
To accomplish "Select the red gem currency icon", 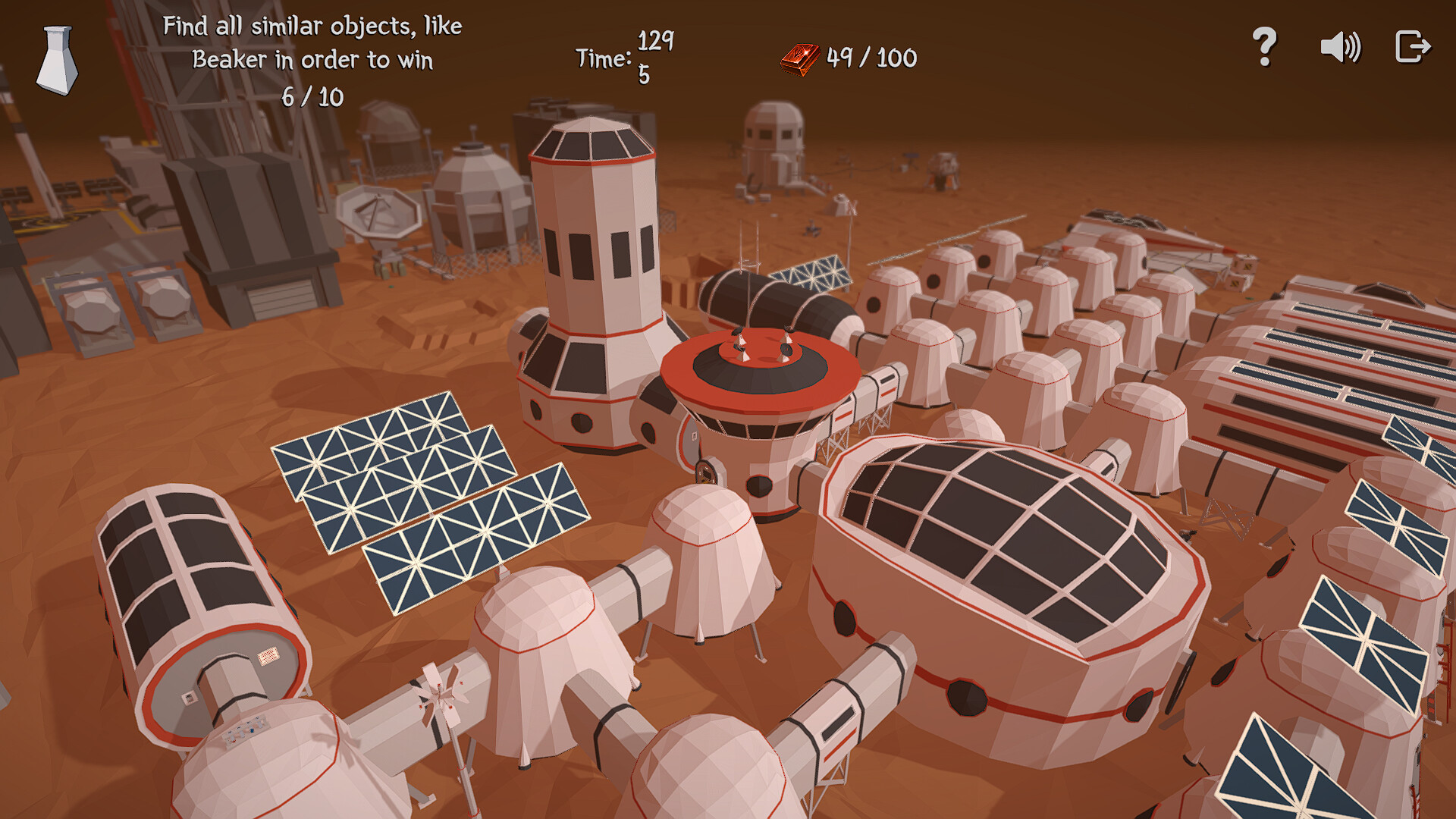I will tap(800, 58).
